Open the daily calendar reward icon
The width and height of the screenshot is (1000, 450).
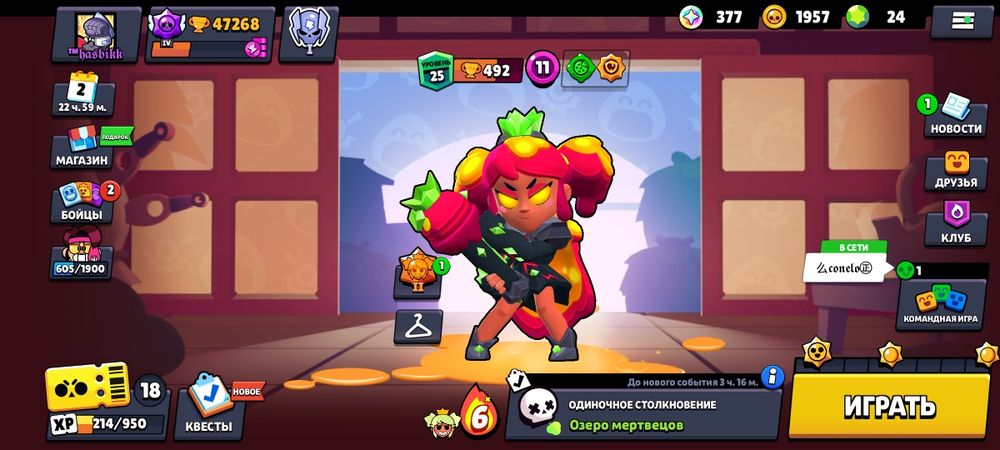pos(81,95)
